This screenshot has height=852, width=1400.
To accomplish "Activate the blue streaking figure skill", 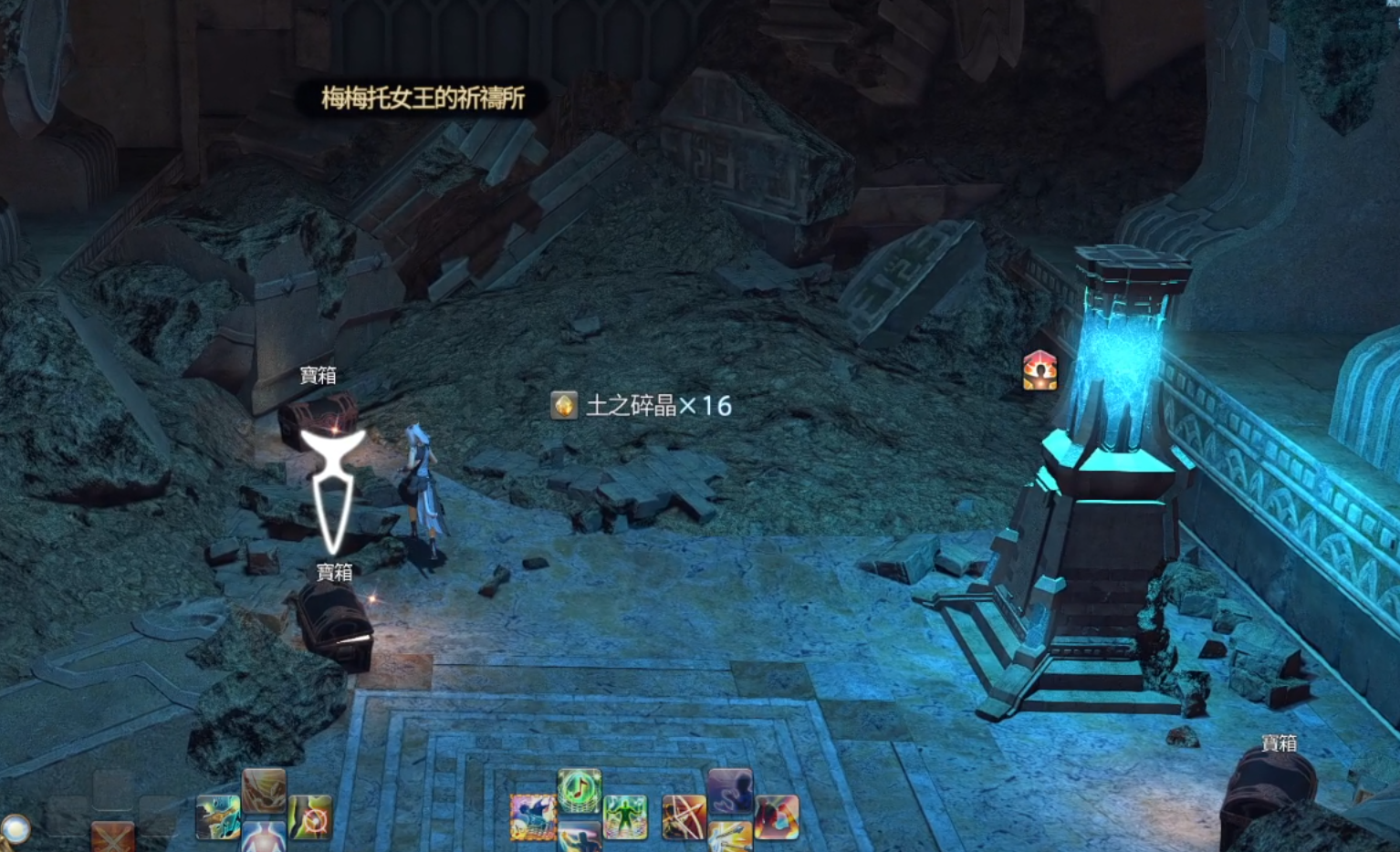I will coord(579,839).
